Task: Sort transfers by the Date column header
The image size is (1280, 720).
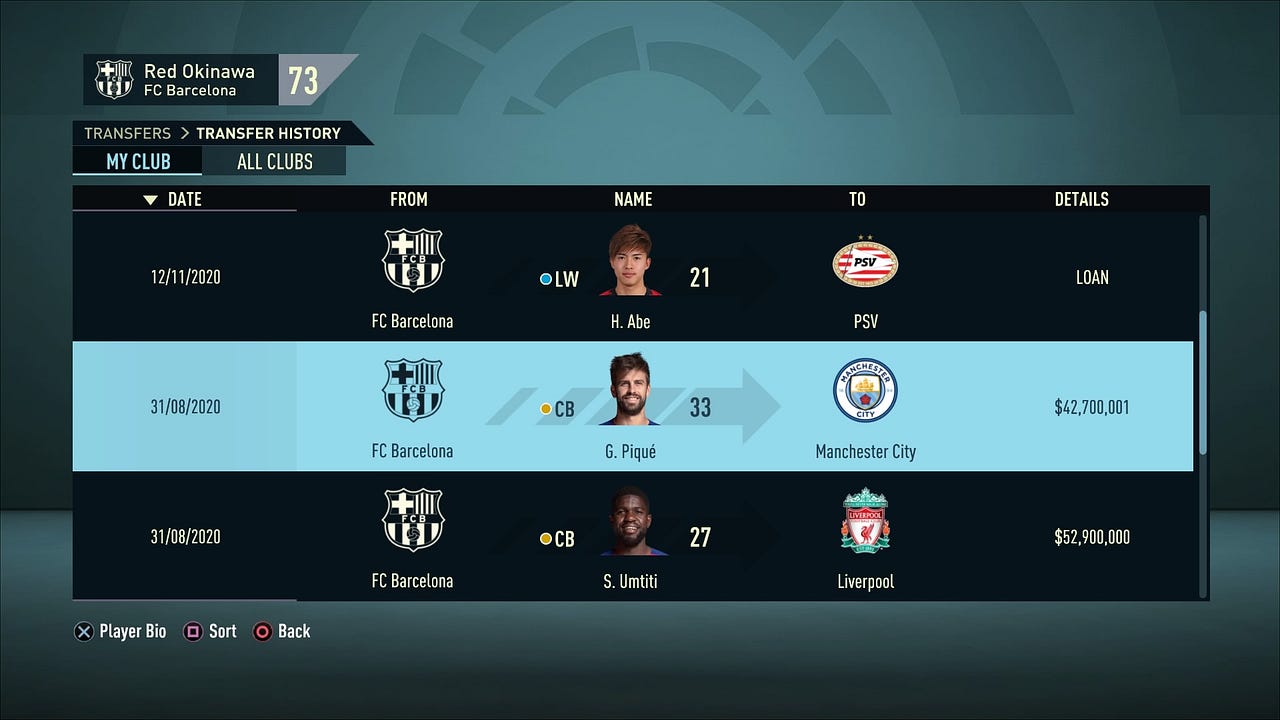Action: [184, 199]
